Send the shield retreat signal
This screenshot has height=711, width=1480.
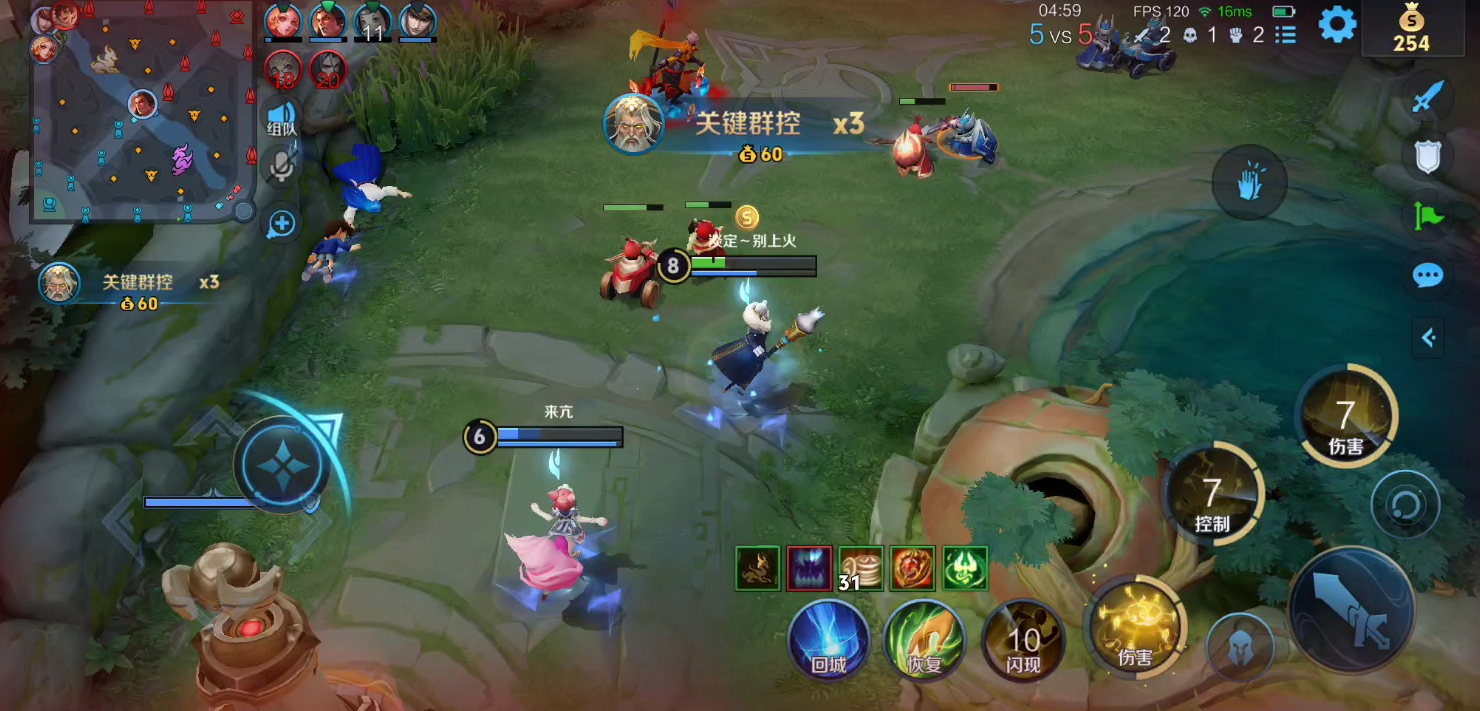pos(1428,156)
